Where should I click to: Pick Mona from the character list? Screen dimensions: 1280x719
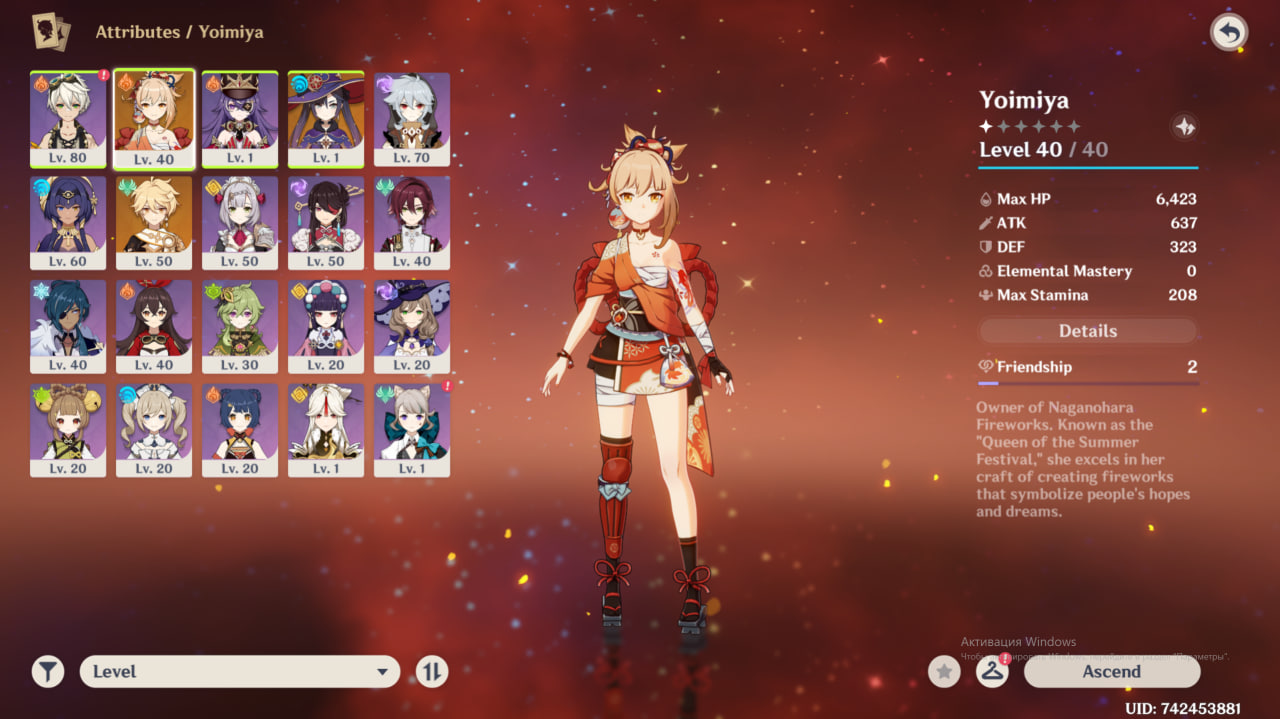(x=326, y=118)
